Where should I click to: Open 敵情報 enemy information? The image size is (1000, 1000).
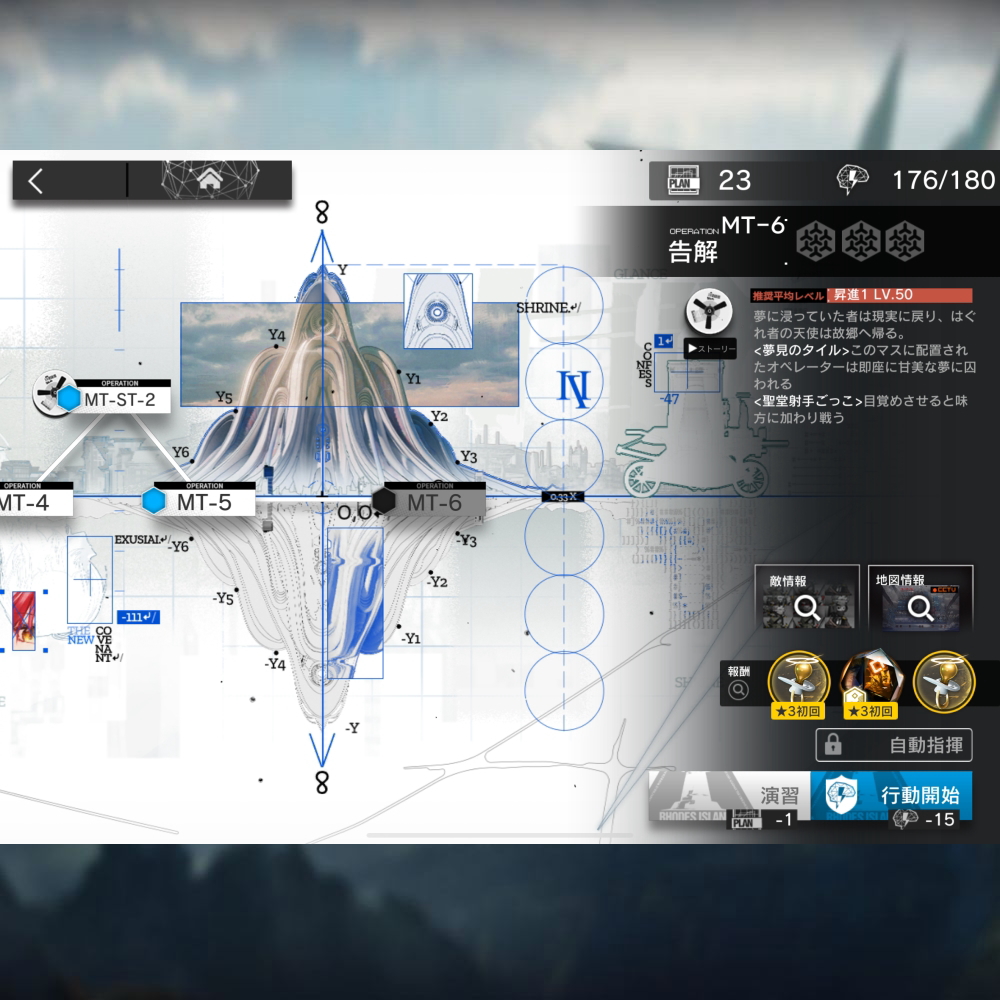pos(808,599)
